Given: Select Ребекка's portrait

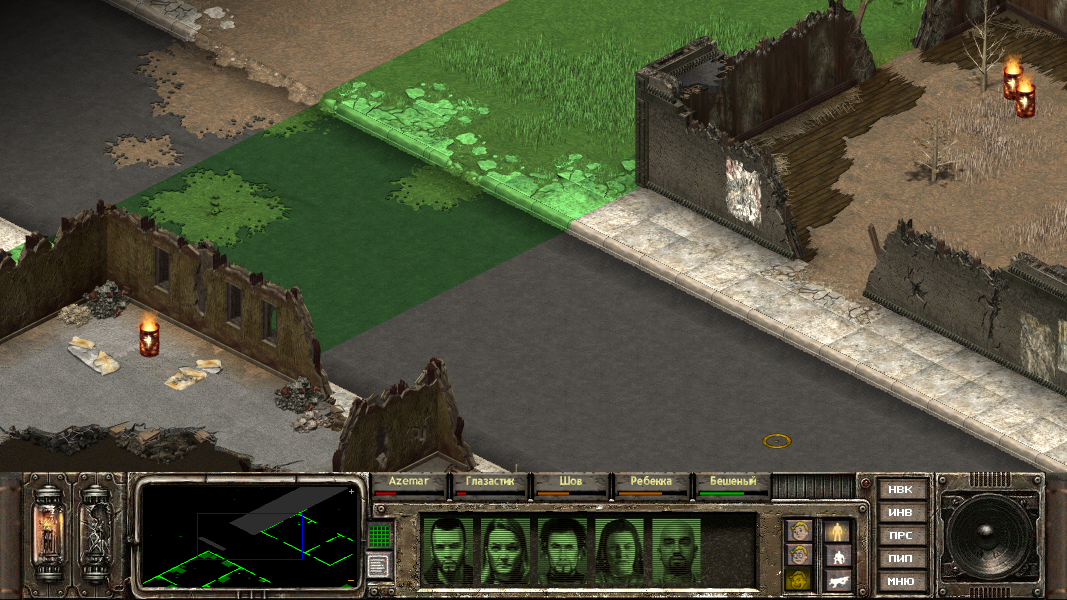Looking at the screenshot, I should [620, 549].
